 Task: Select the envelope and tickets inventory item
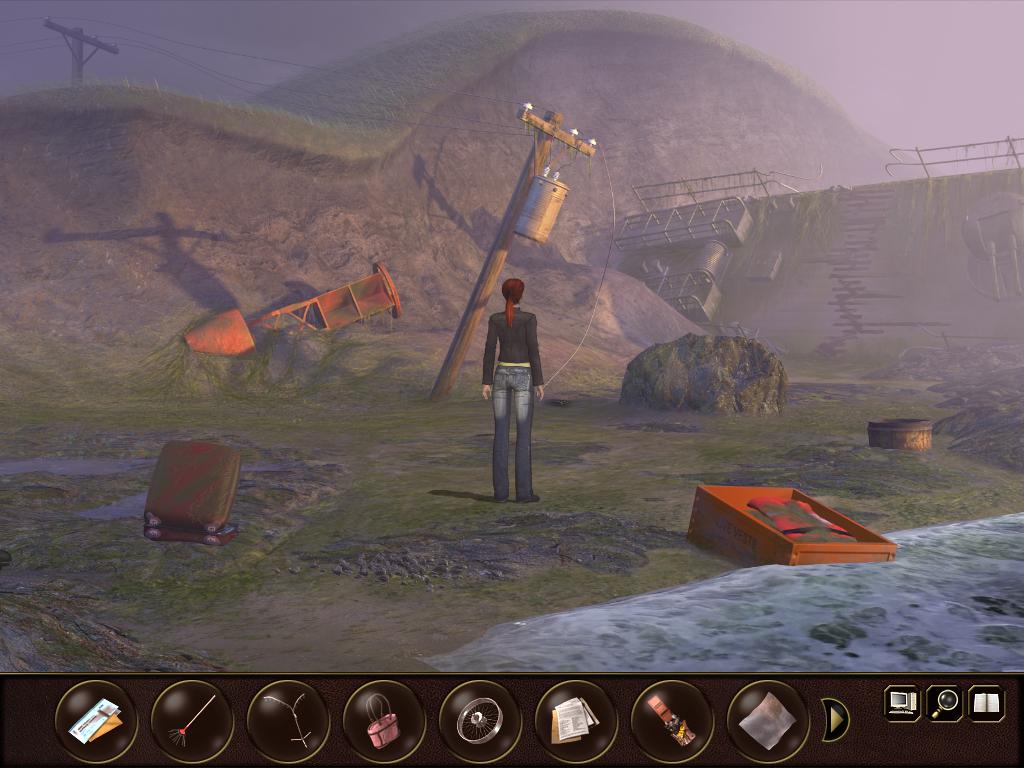click(x=96, y=721)
